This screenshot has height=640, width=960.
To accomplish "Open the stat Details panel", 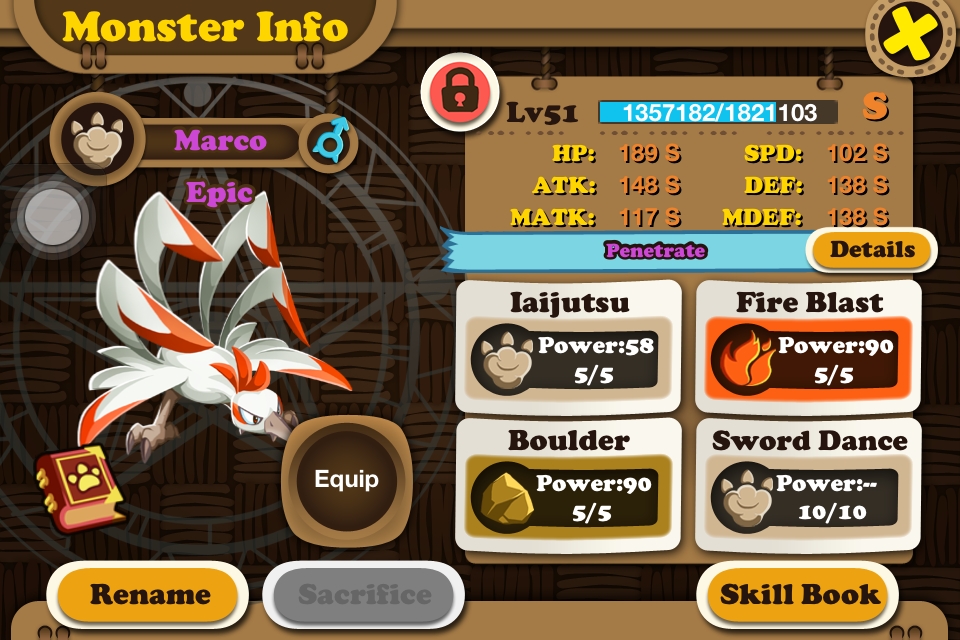I will [872, 250].
